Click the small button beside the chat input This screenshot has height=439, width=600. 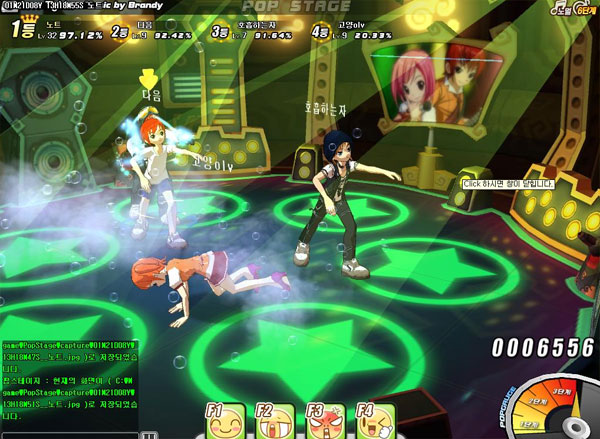[148, 435]
